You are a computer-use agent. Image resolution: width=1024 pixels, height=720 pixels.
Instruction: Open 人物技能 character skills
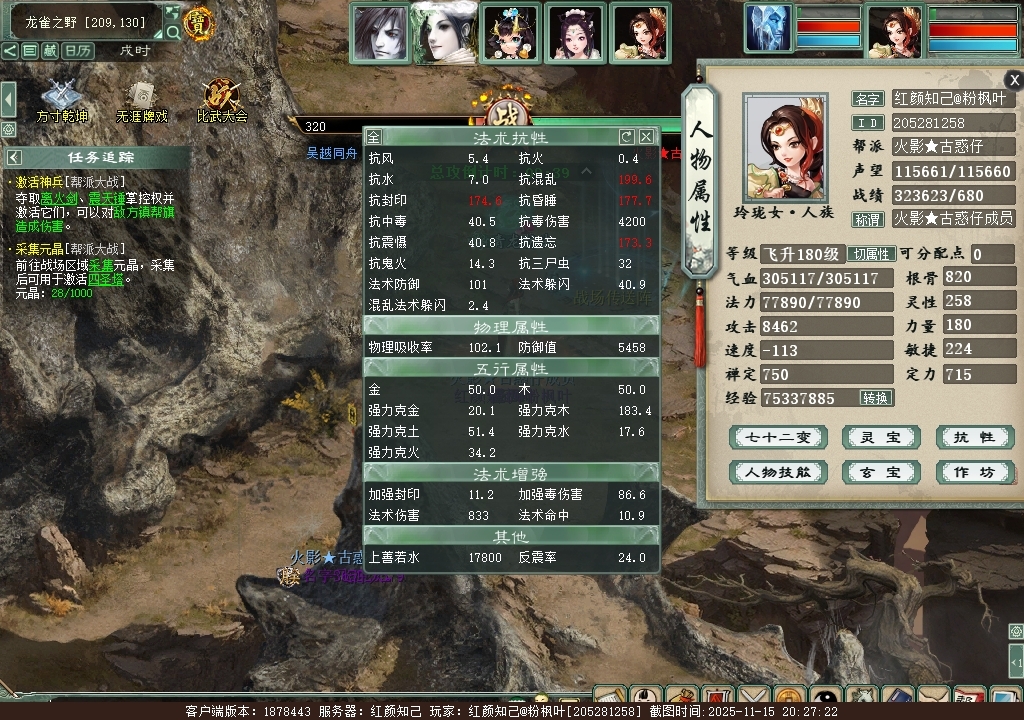click(776, 472)
